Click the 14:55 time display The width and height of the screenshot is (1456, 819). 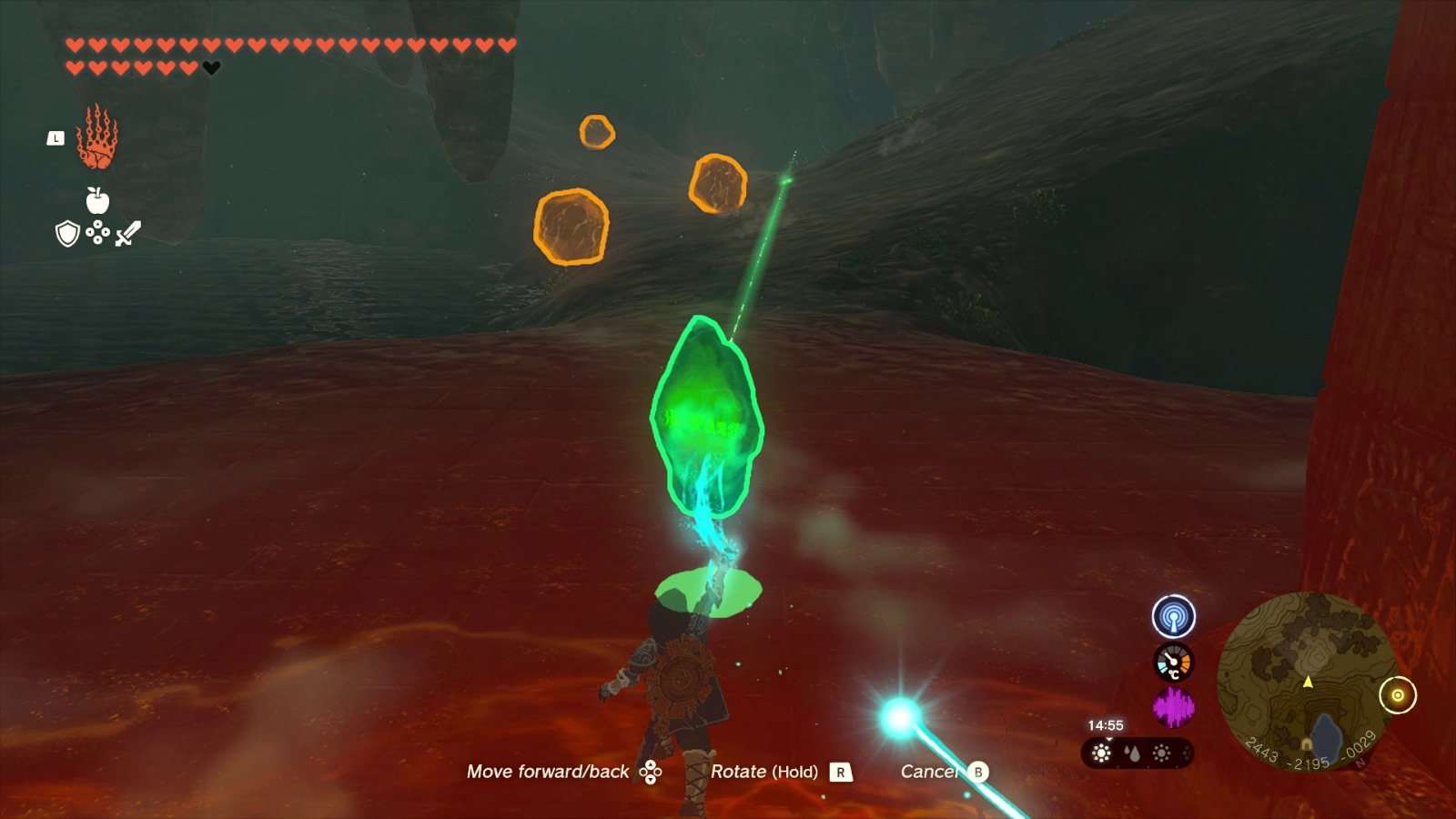tap(1104, 725)
